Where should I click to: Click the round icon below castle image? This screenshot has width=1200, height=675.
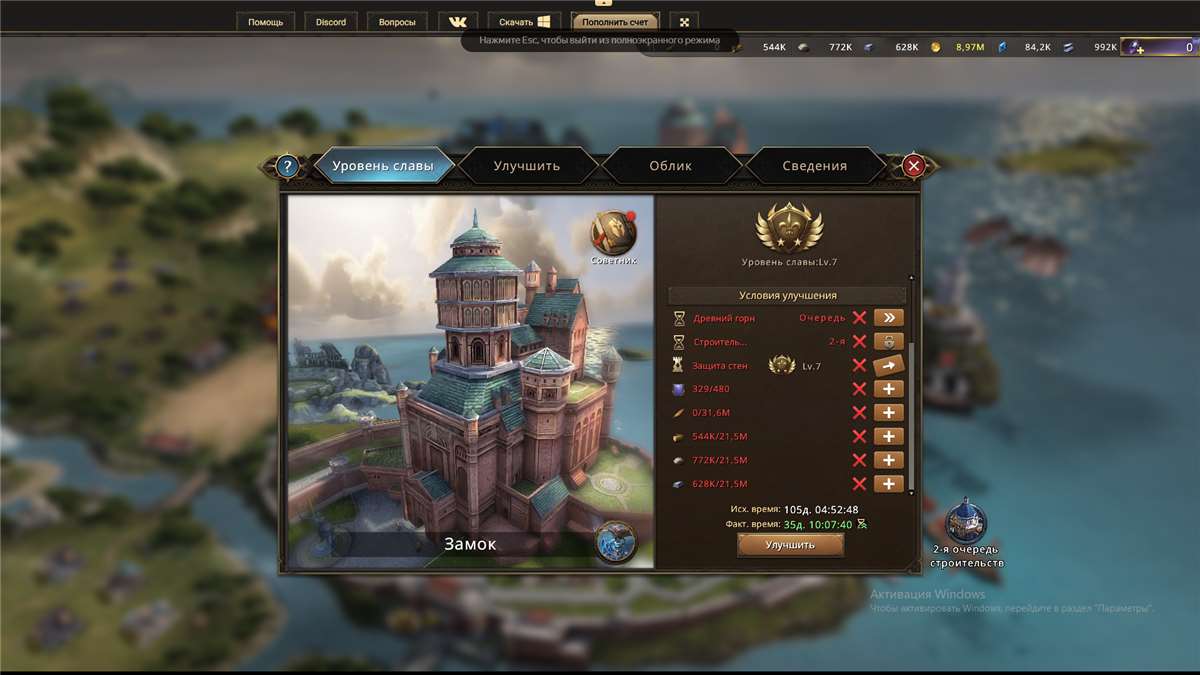(x=615, y=542)
